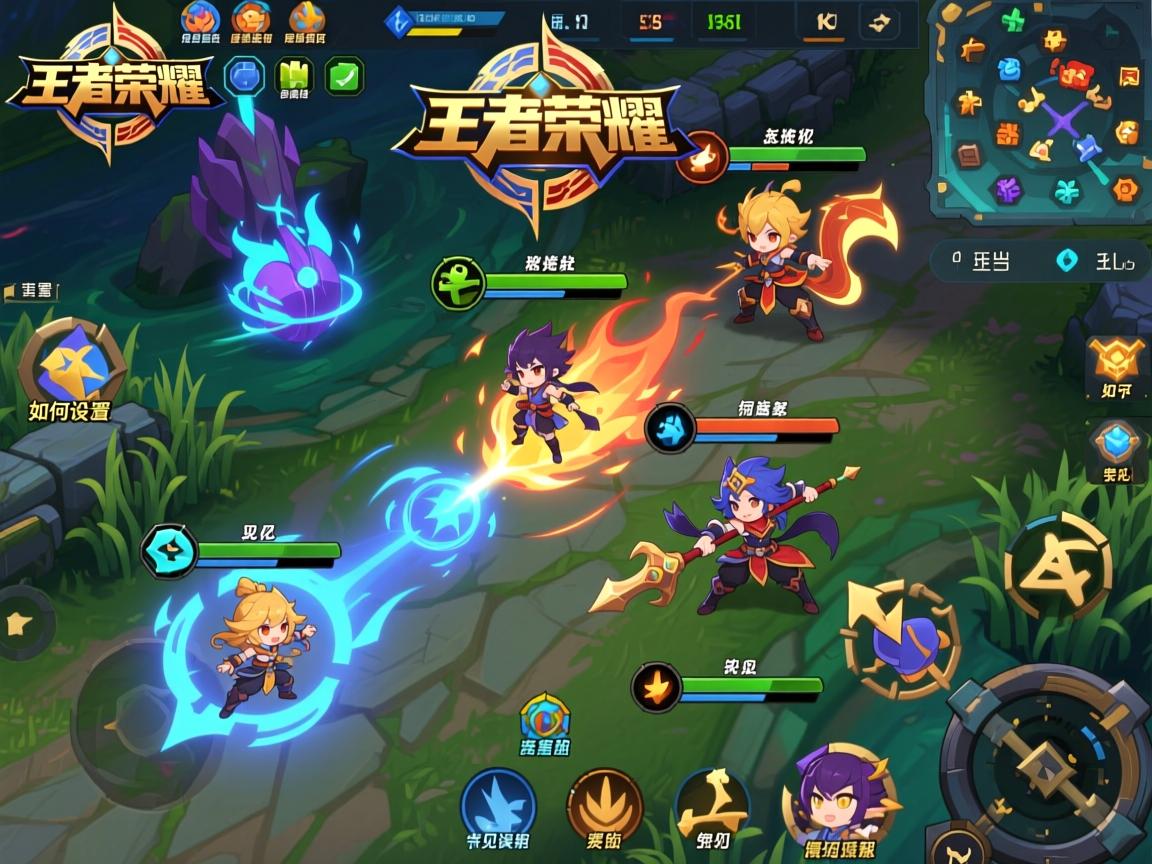The height and width of the screenshot is (864, 1152).
Task: Tap the small rainbow shield emblem icon
Action: click(x=544, y=719)
